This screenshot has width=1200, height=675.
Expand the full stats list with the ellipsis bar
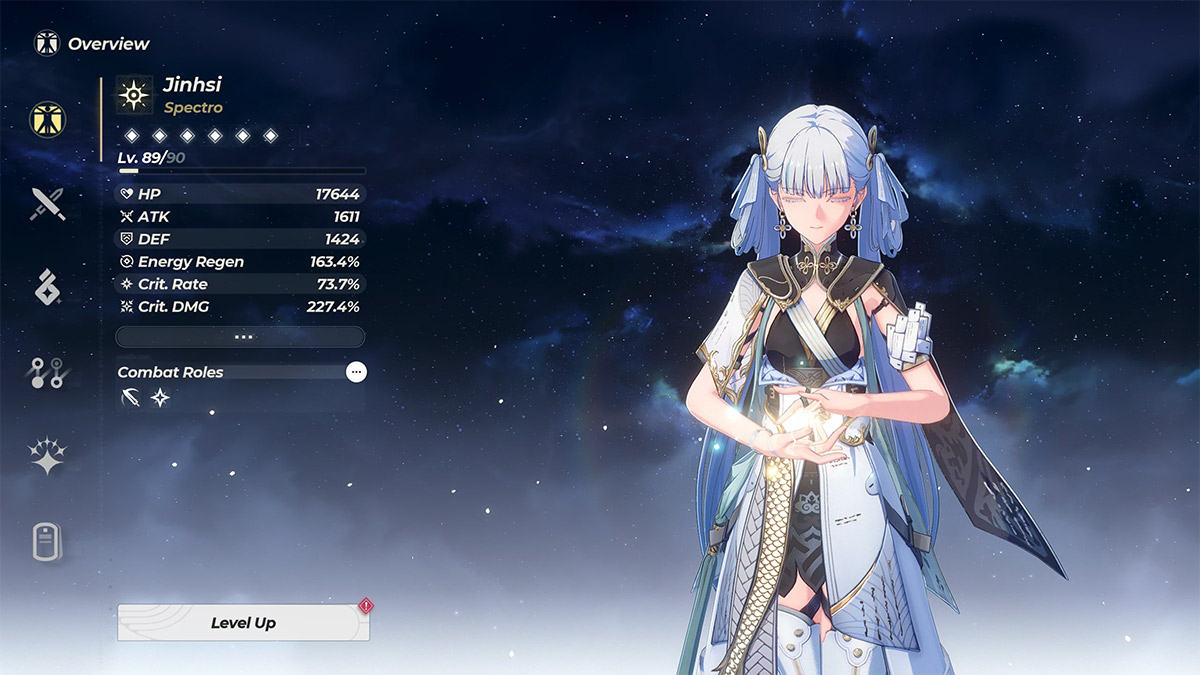tap(240, 337)
